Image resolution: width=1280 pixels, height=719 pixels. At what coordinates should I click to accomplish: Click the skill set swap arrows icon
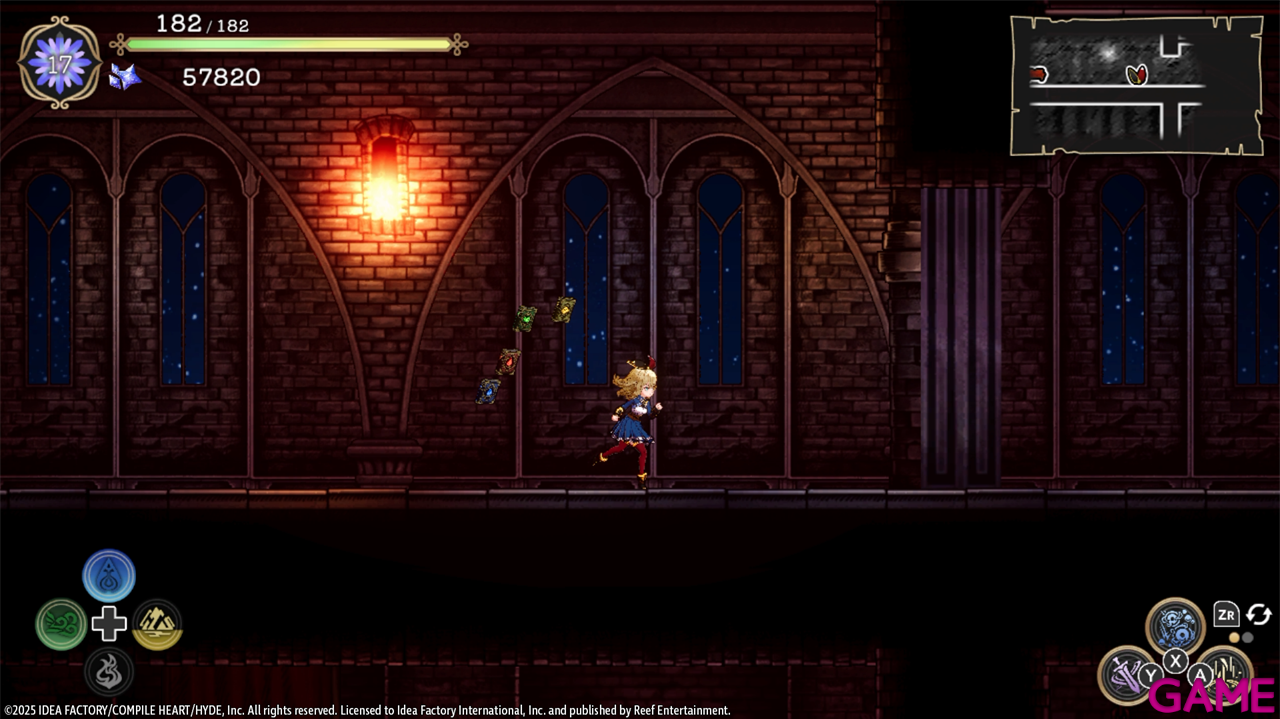coord(1258,615)
